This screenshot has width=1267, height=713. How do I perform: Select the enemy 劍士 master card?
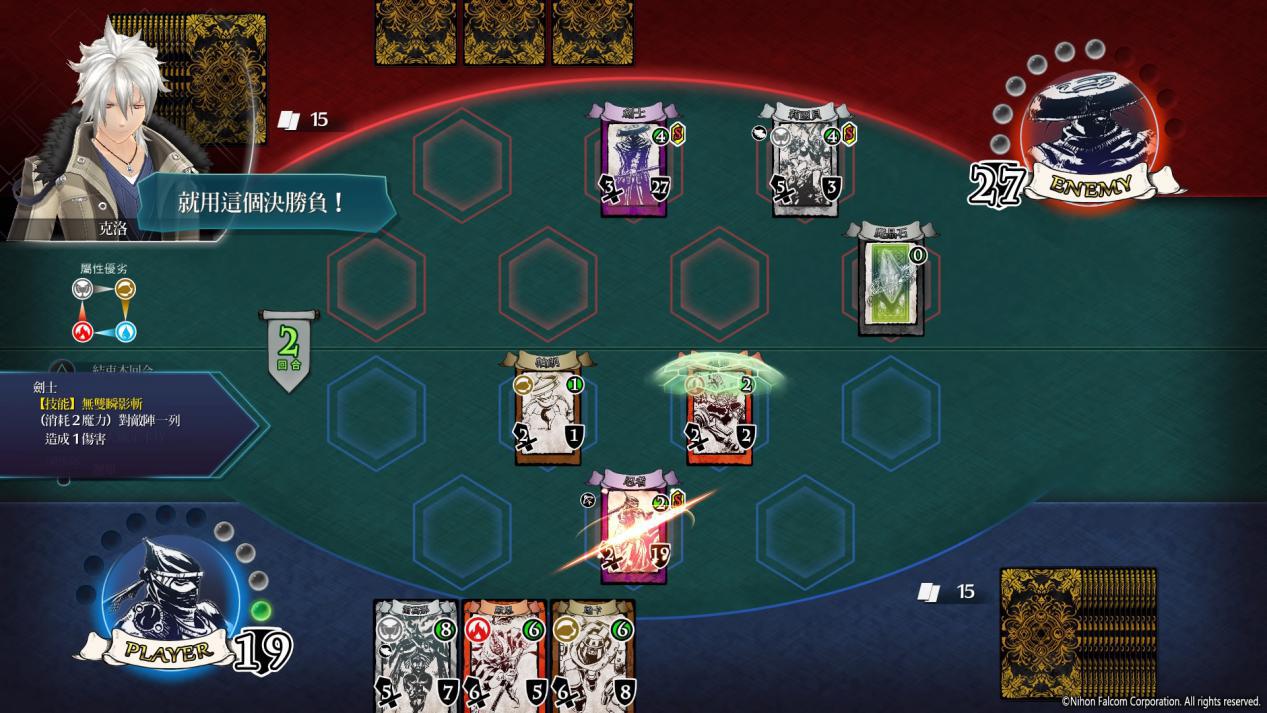tap(634, 163)
